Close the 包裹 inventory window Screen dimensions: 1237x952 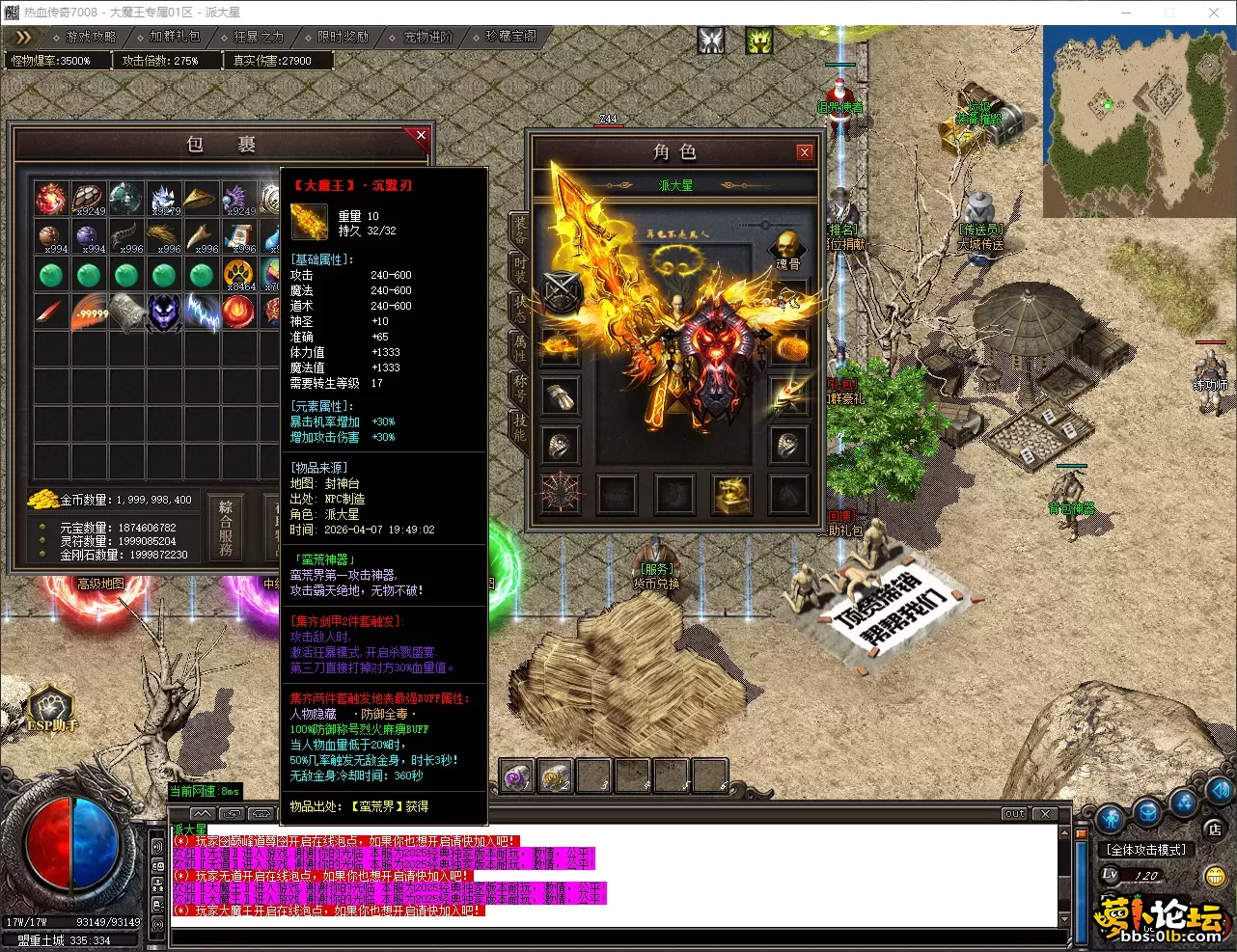[x=421, y=136]
